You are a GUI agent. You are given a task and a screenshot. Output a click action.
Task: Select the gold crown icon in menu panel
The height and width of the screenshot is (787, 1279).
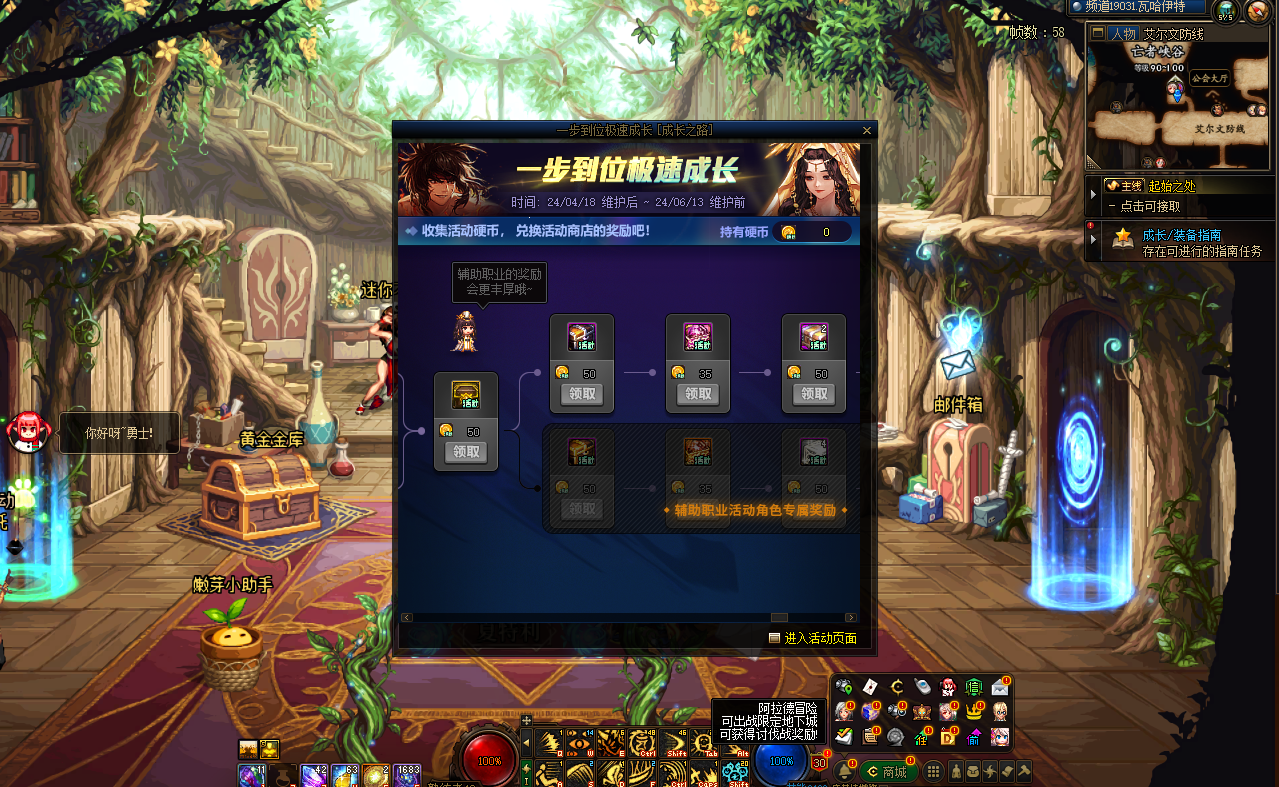[973, 712]
